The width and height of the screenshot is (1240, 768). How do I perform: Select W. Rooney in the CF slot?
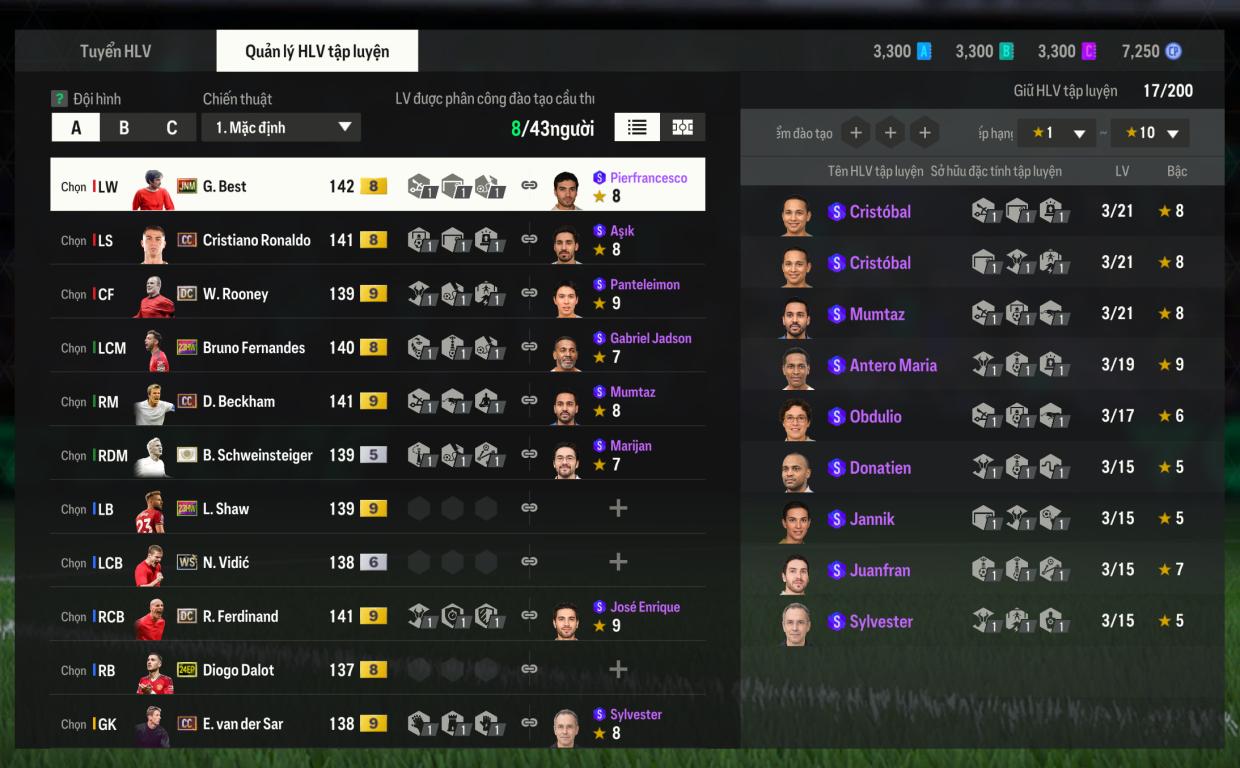coord(235,294)
